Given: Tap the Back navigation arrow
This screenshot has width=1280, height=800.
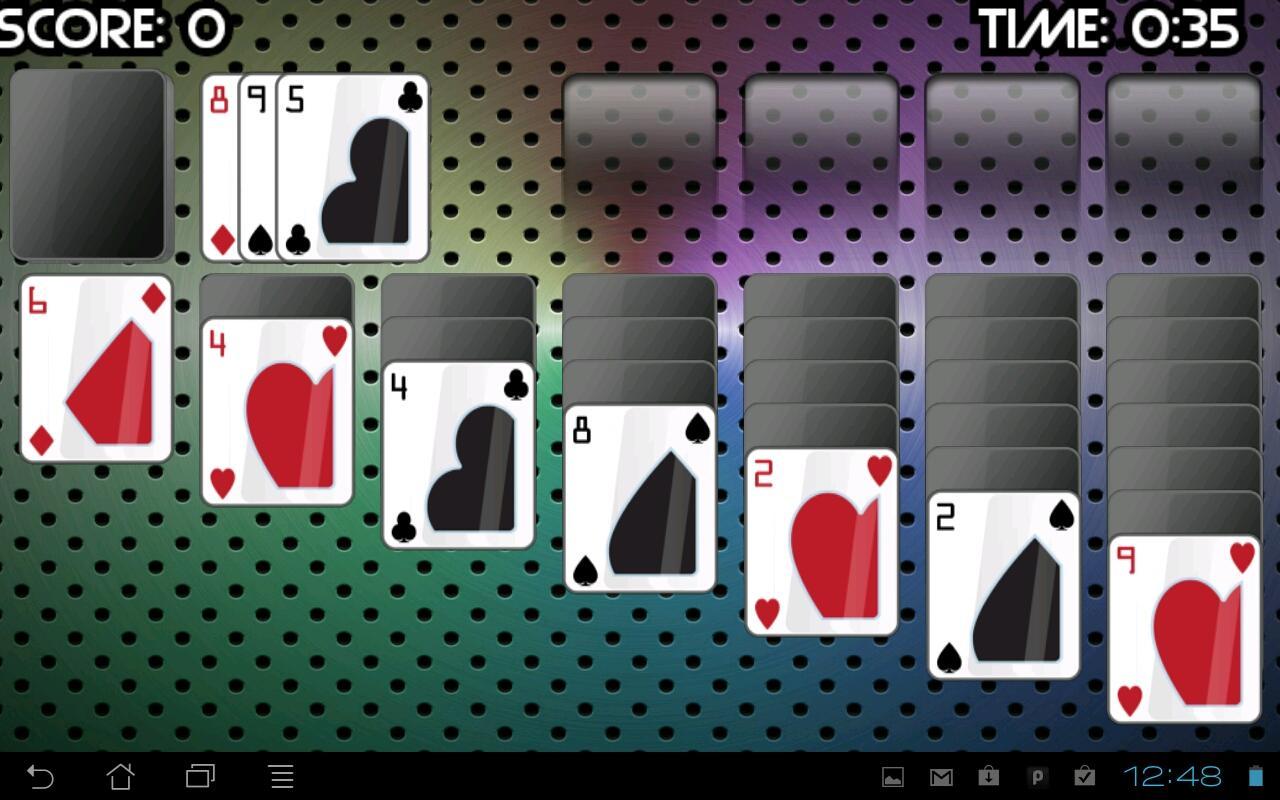Looking at the screenshot, I should [x=40, y=777].
